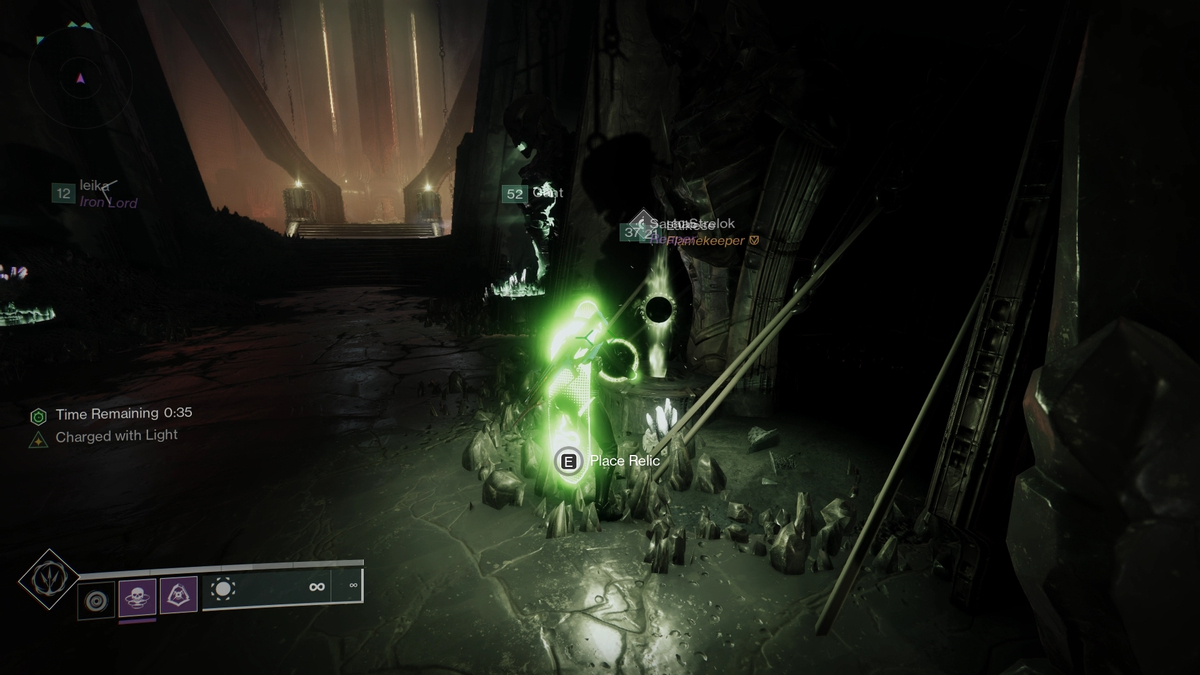
Task: Select the level 52 Gjat nameplate
Action: 533,193
